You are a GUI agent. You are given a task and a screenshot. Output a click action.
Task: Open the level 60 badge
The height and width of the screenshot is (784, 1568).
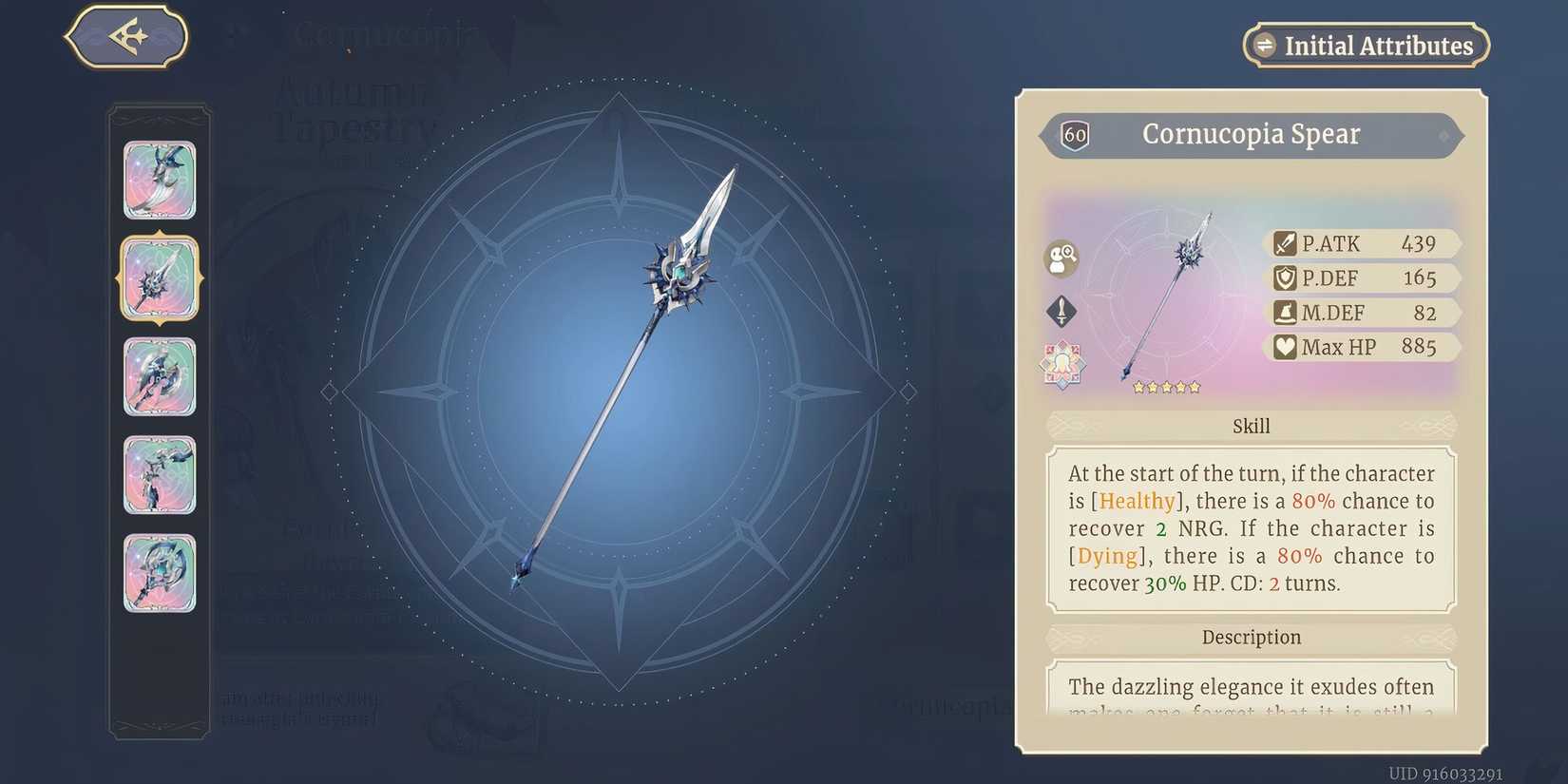1074,135
